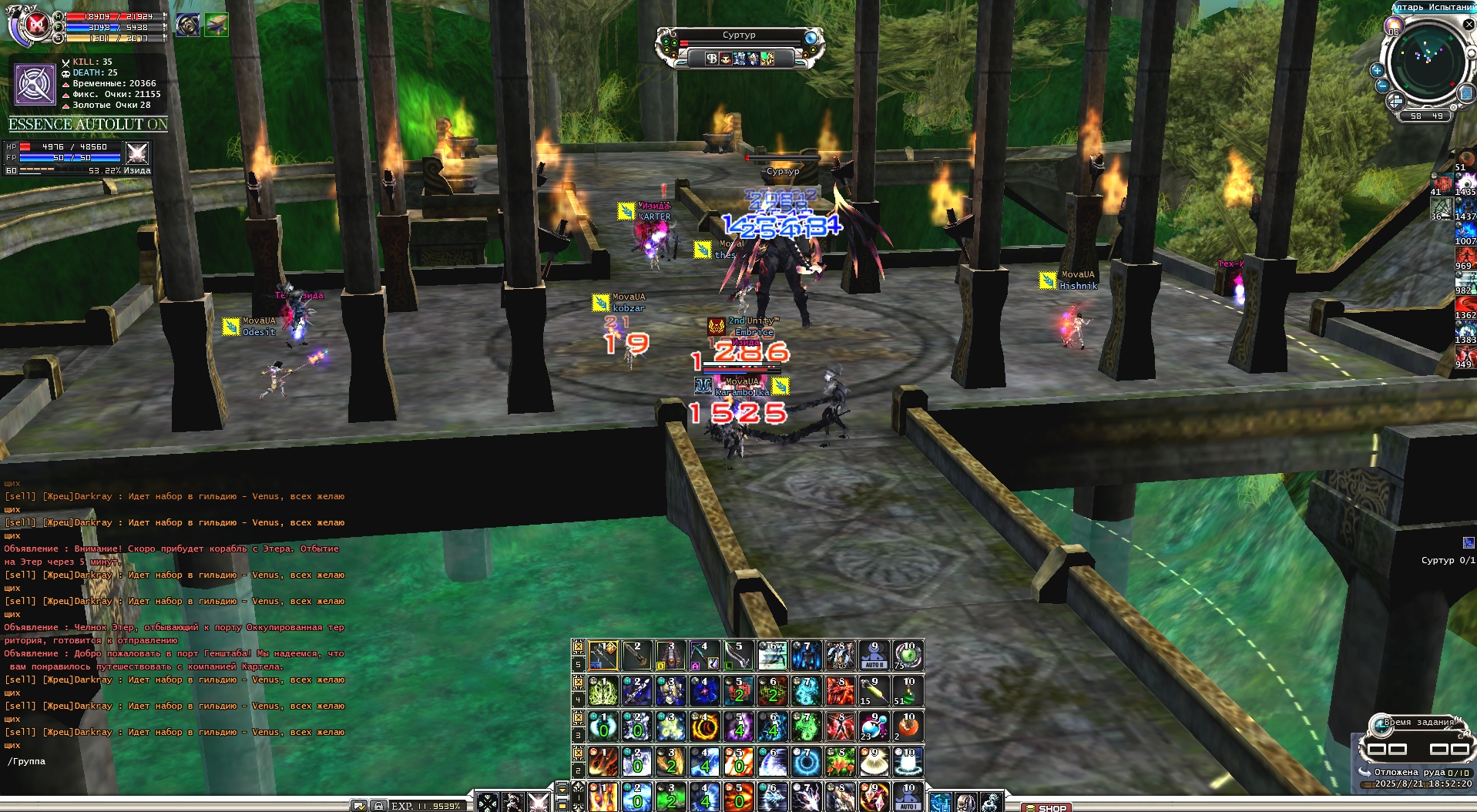Screen dimensions: 1477x812
Task: Activate the AUTO II hotbar slot
Action: (x=873, y=656)
